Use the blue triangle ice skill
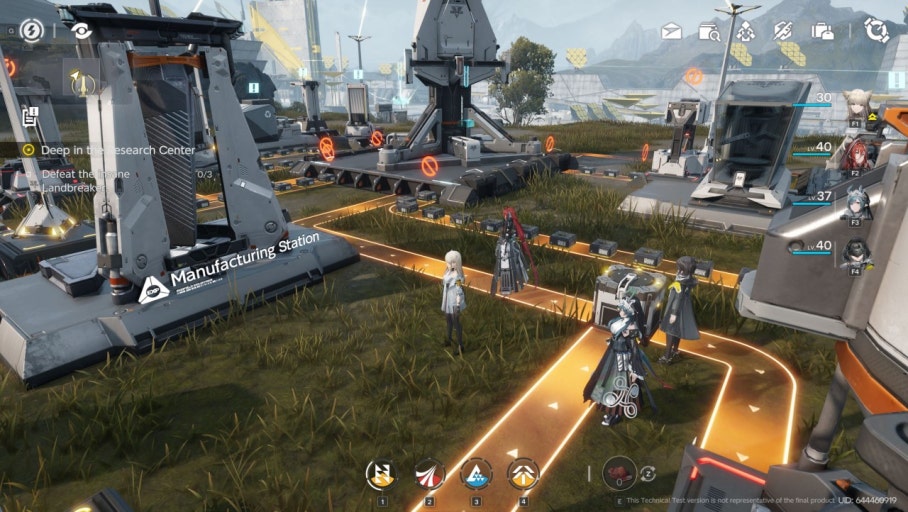 pos(476,473)
